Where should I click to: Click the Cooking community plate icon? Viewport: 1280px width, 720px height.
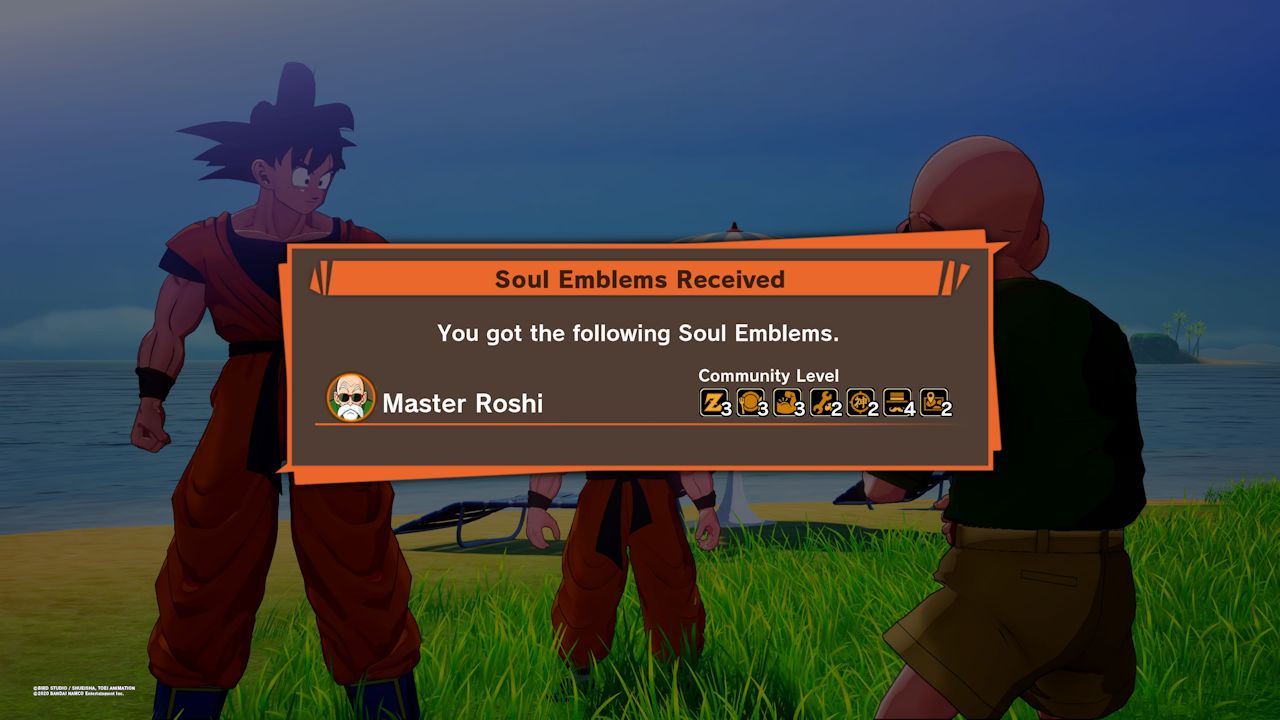coord(749,400)
